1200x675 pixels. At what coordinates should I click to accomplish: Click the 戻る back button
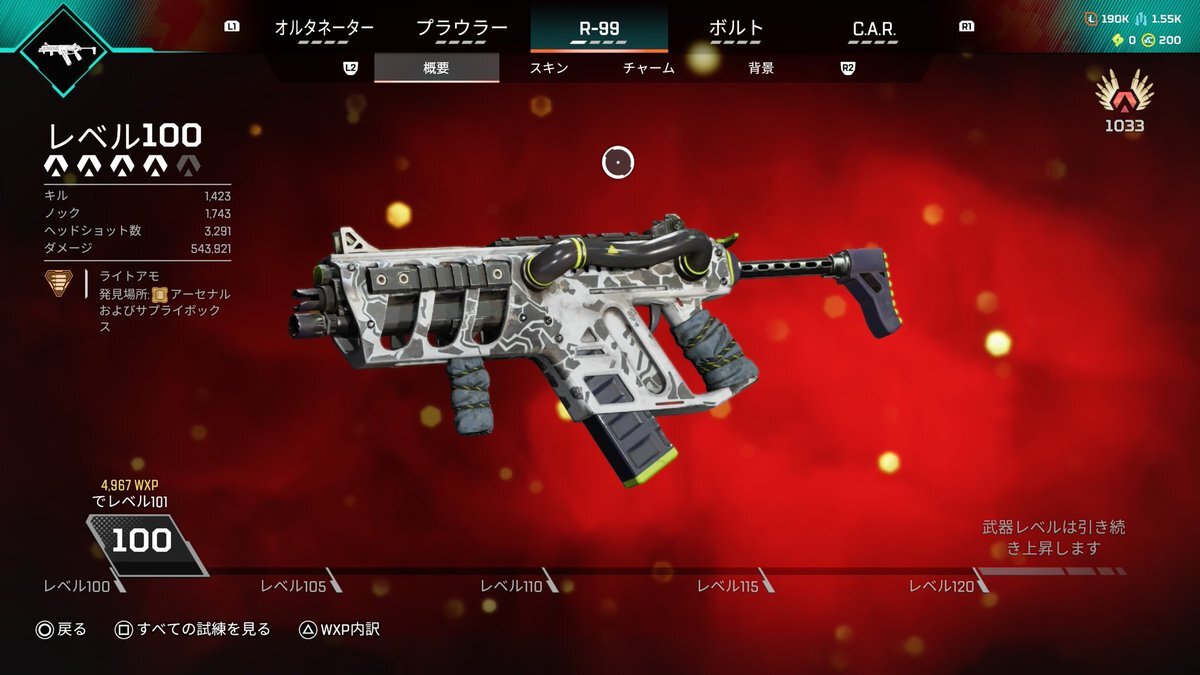tap(61, 629)
